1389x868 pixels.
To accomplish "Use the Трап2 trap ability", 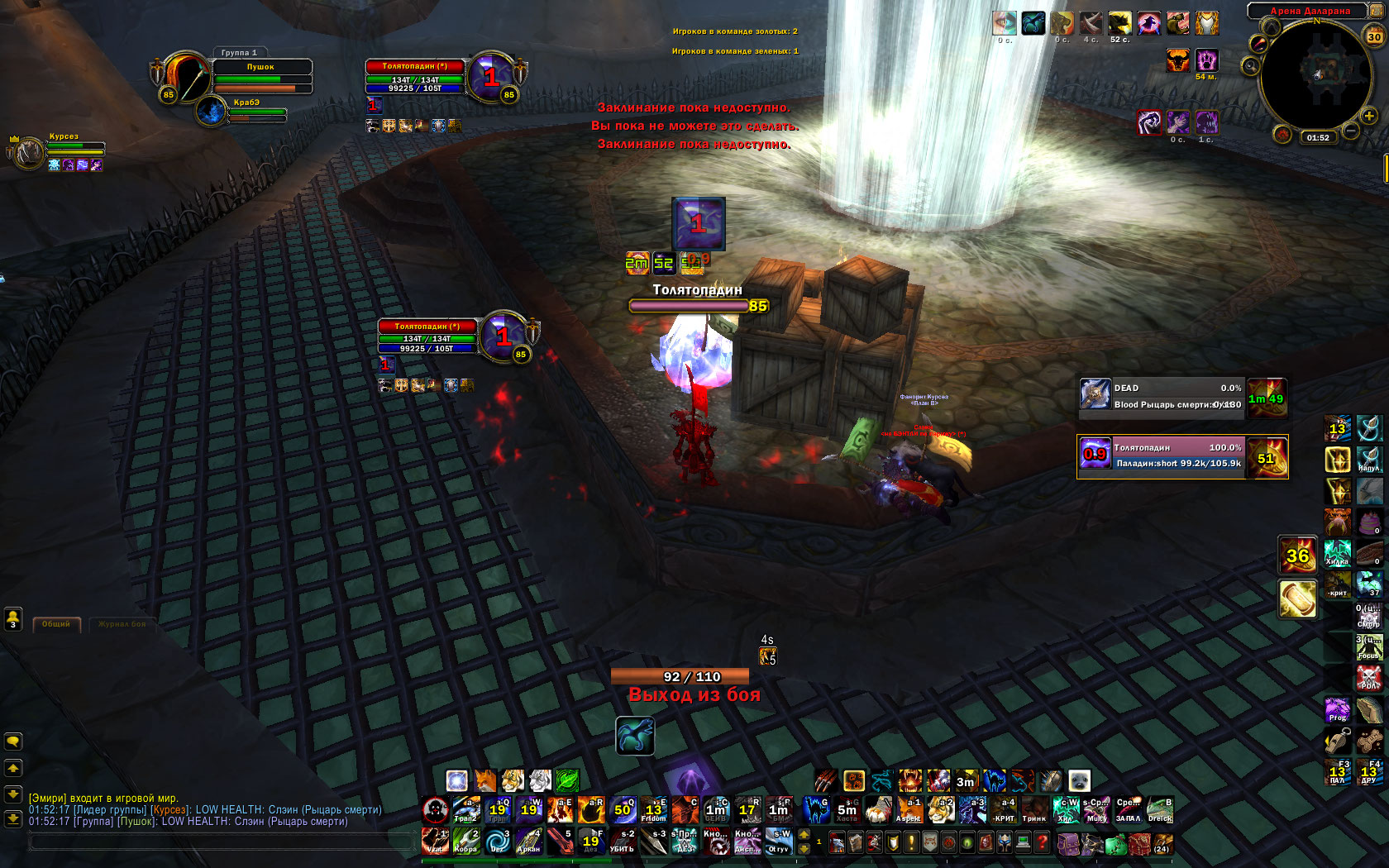I will pyautogui.click(x=466, y=810).
